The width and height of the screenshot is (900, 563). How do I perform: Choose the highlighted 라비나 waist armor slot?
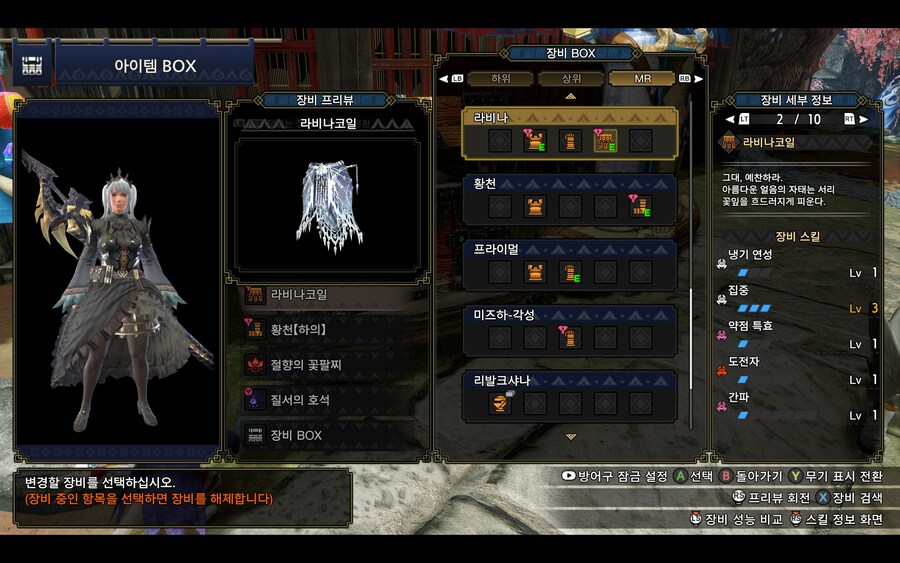(x=605, y=141)
